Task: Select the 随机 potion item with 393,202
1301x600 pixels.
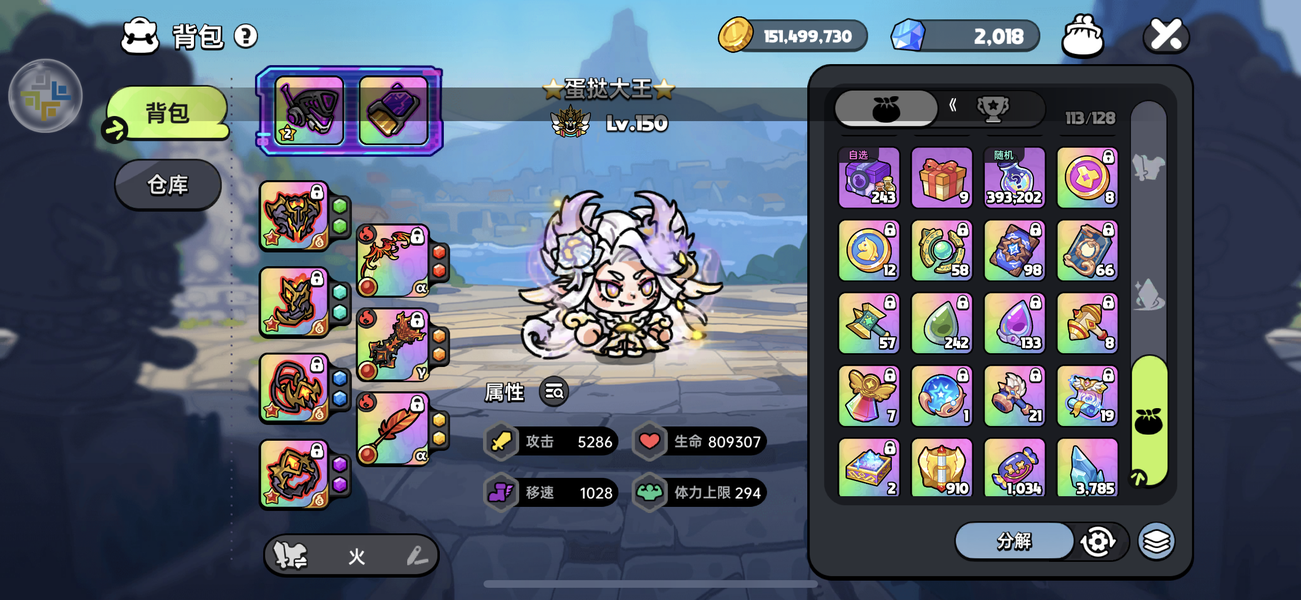Action: 1014,178
